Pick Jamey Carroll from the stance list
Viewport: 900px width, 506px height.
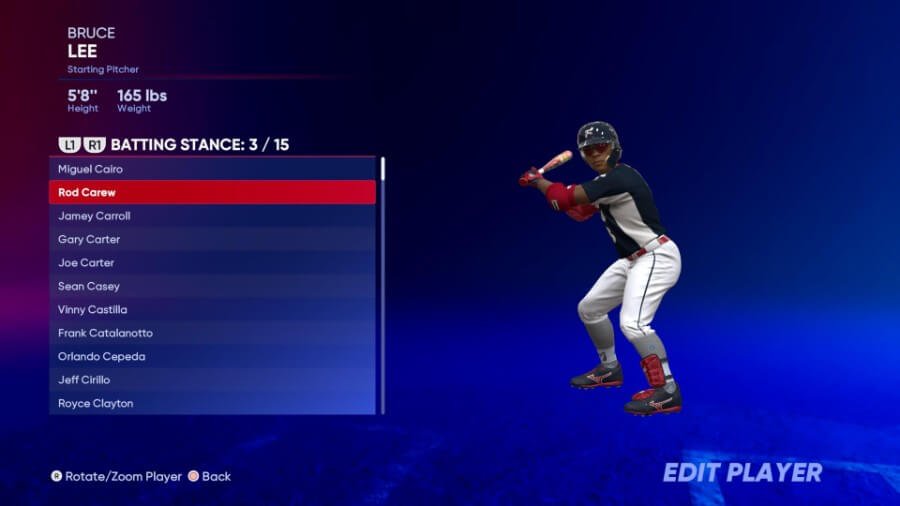[x=212, y=216]
